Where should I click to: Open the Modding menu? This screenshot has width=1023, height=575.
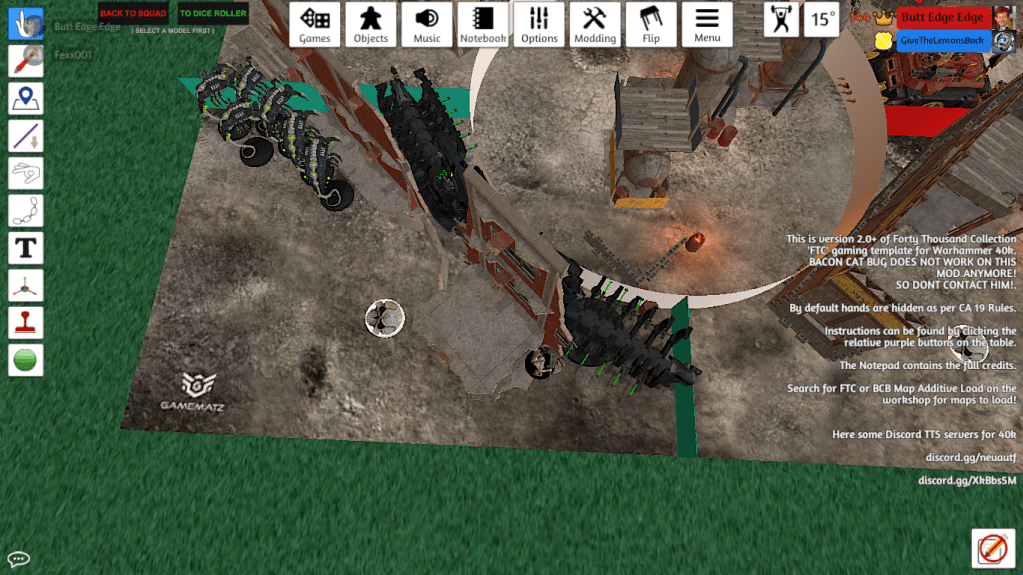point(594,24)
